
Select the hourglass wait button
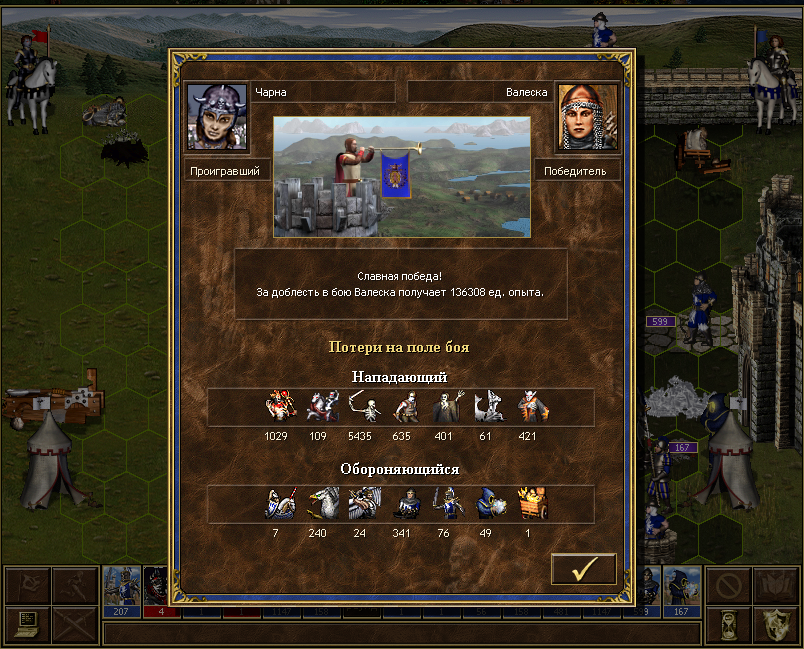coord(728,624)
